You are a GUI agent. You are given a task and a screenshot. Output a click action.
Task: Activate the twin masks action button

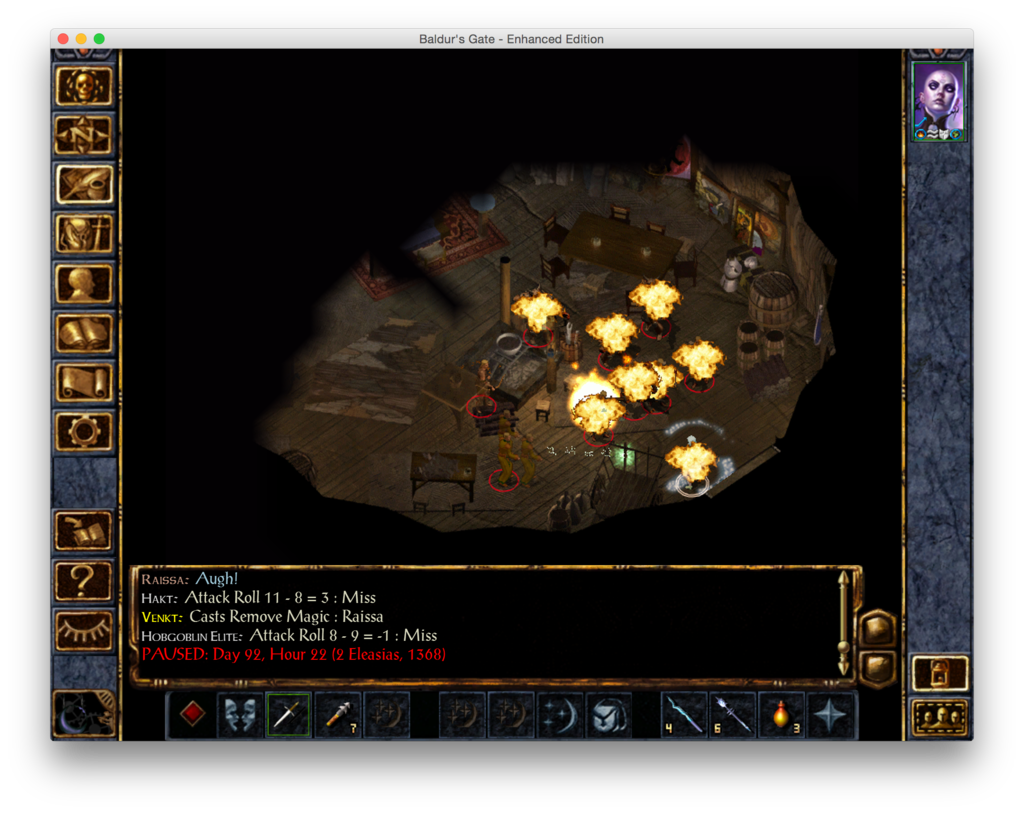pyautogui.click(x=240, y=715)
